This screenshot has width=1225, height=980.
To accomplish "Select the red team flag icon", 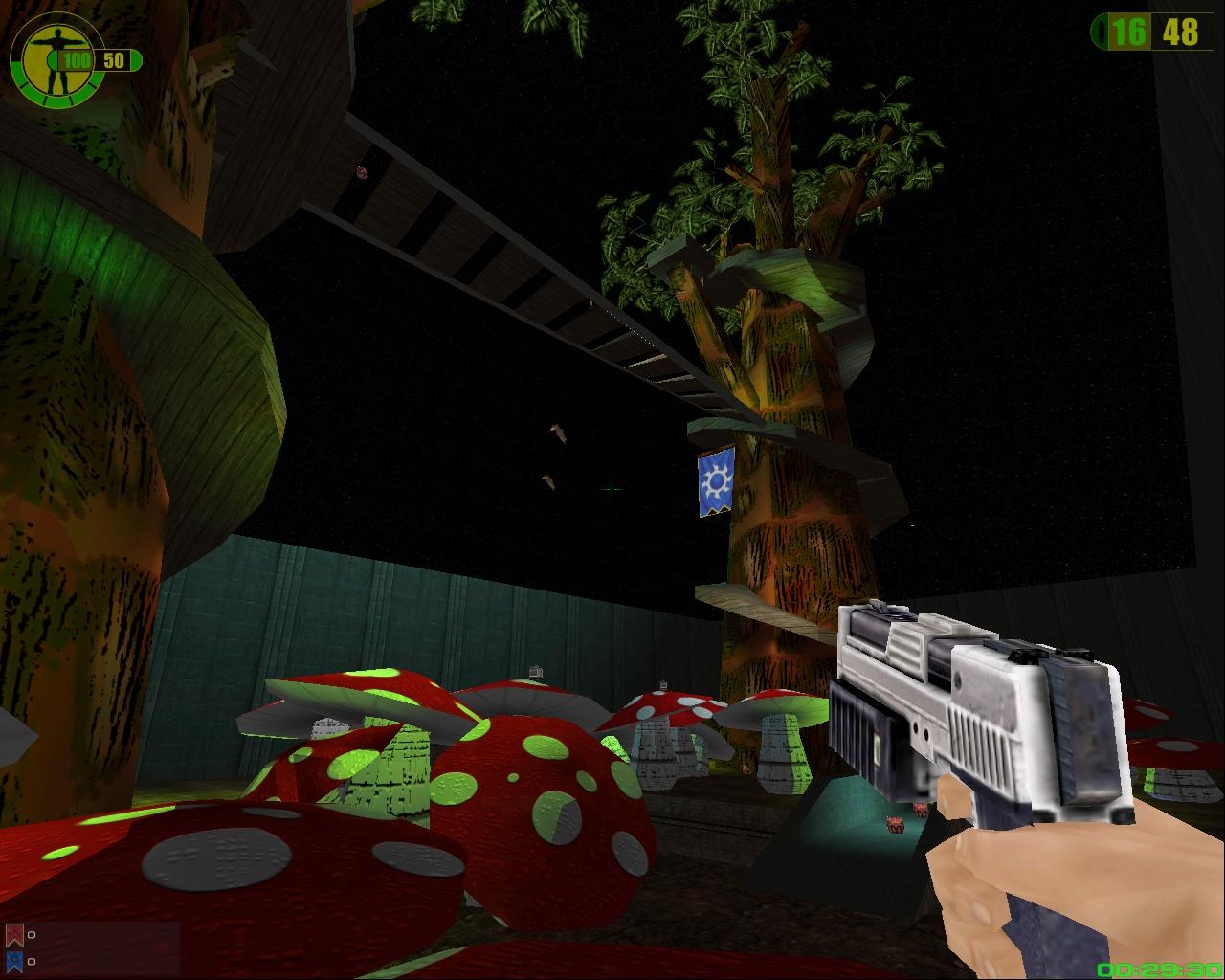I will click(x=14, y=934).
